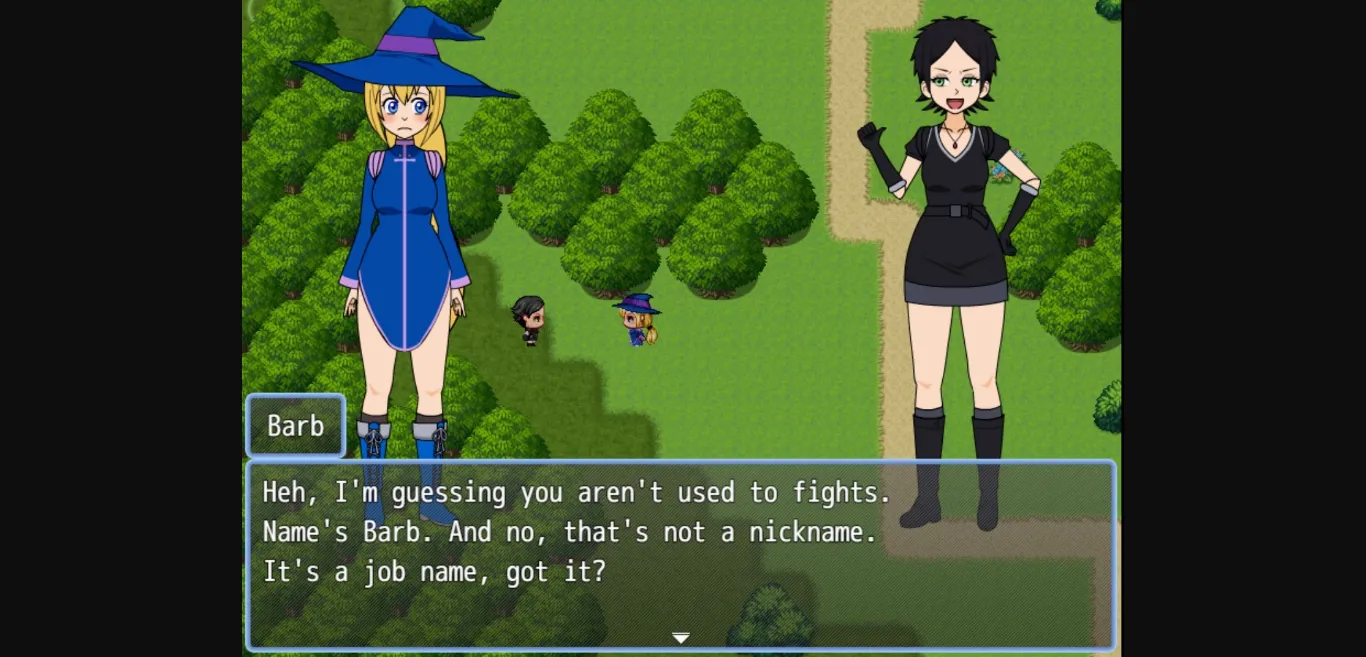Click Barb's dialogue message box

pos(680,555)
